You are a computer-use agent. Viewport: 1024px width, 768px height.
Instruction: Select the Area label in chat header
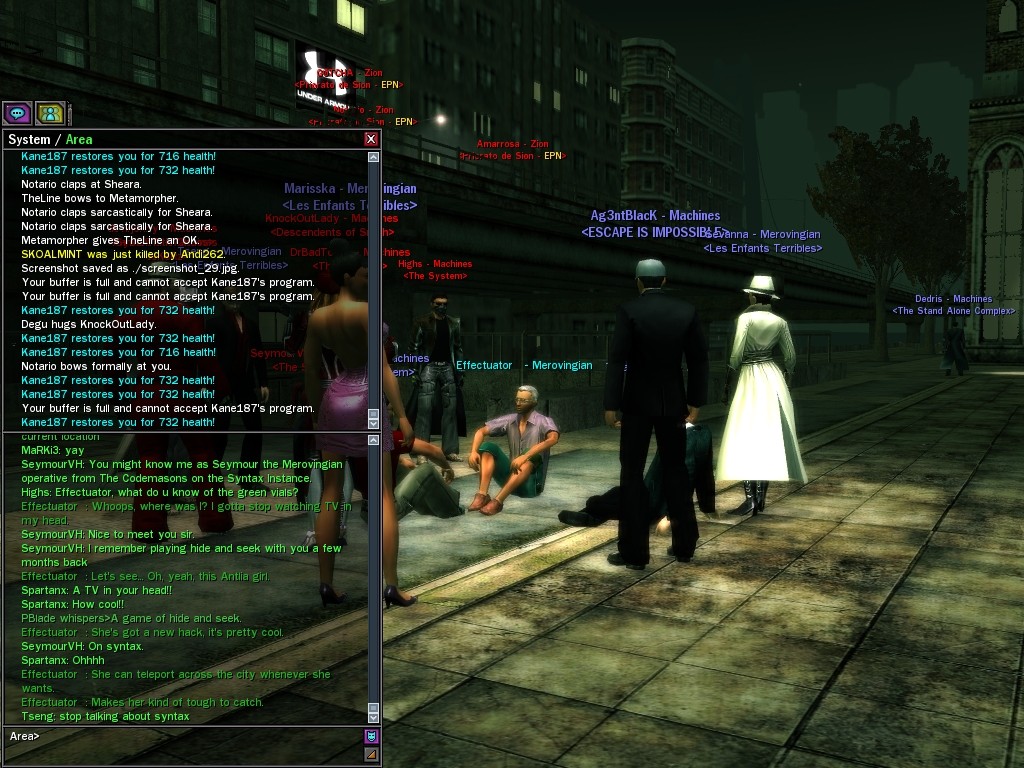(x=79, y=140)
